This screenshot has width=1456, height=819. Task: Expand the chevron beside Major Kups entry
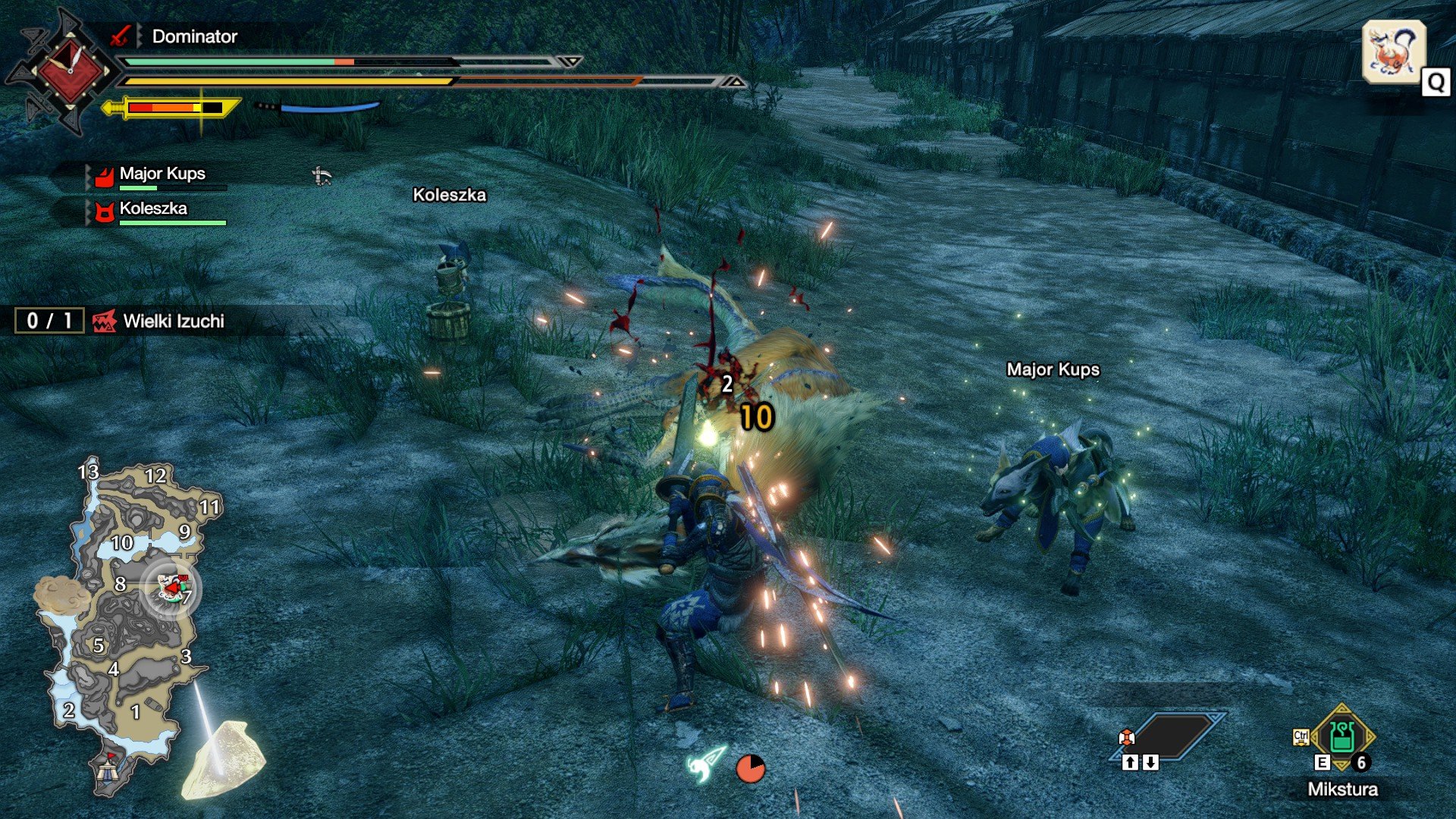tap(89, 175)
